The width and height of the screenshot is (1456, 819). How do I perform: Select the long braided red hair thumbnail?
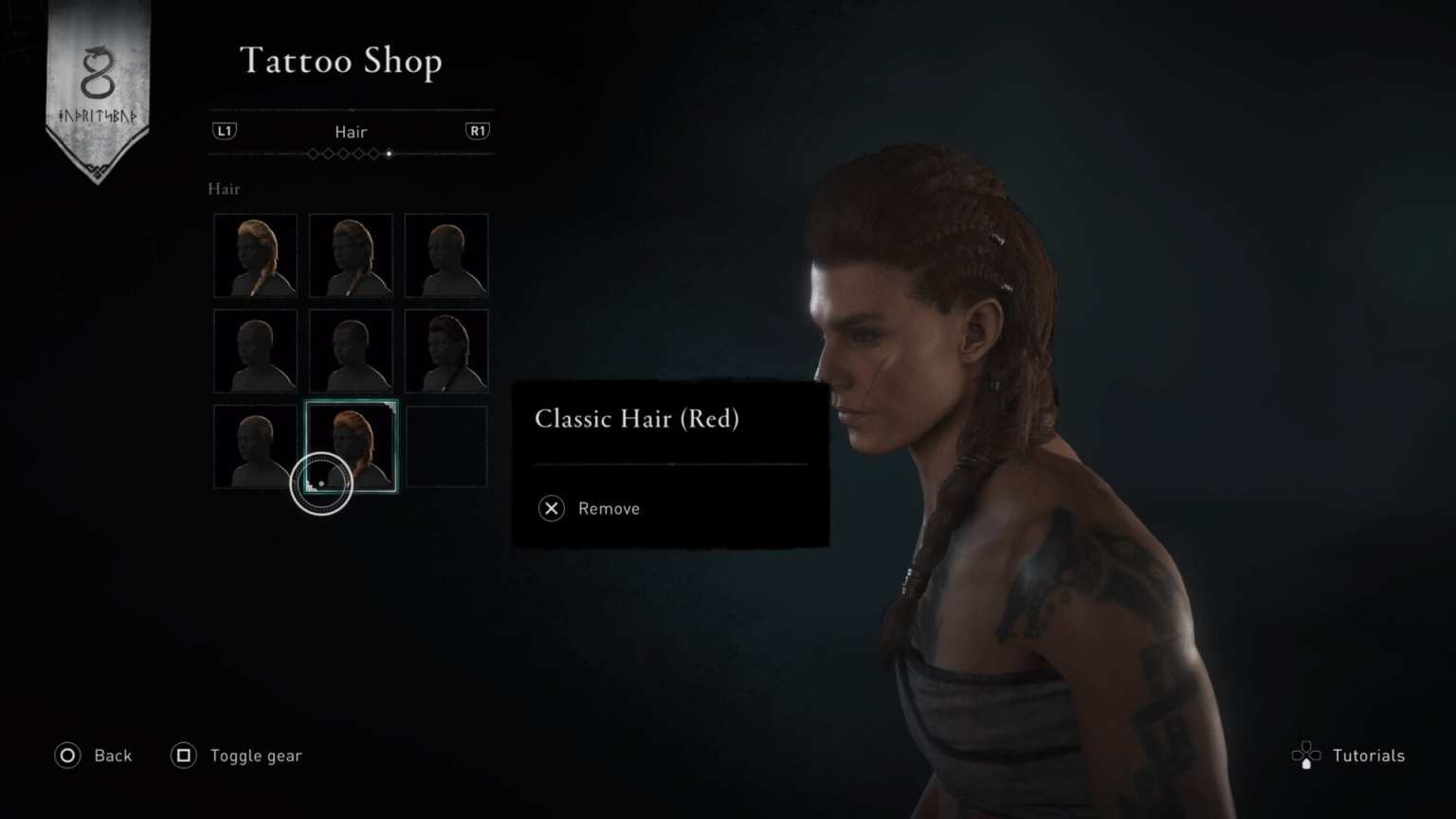pyautogui.click(x=254, y=254)
